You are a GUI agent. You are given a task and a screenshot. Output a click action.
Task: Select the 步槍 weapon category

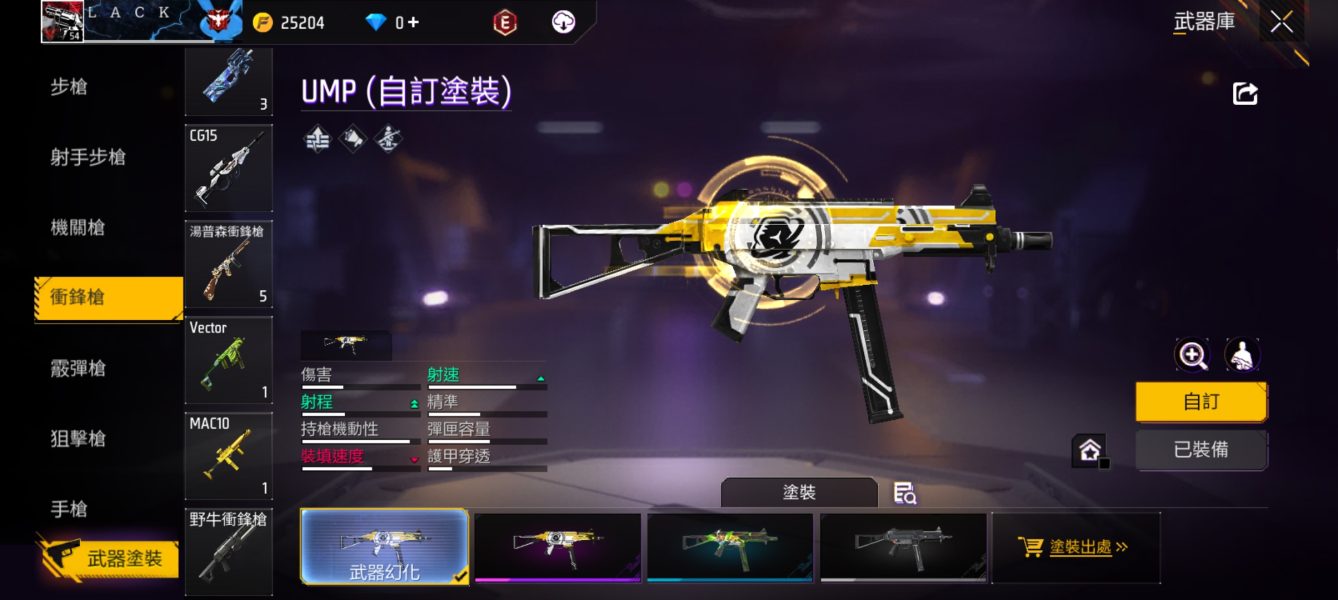69,87
